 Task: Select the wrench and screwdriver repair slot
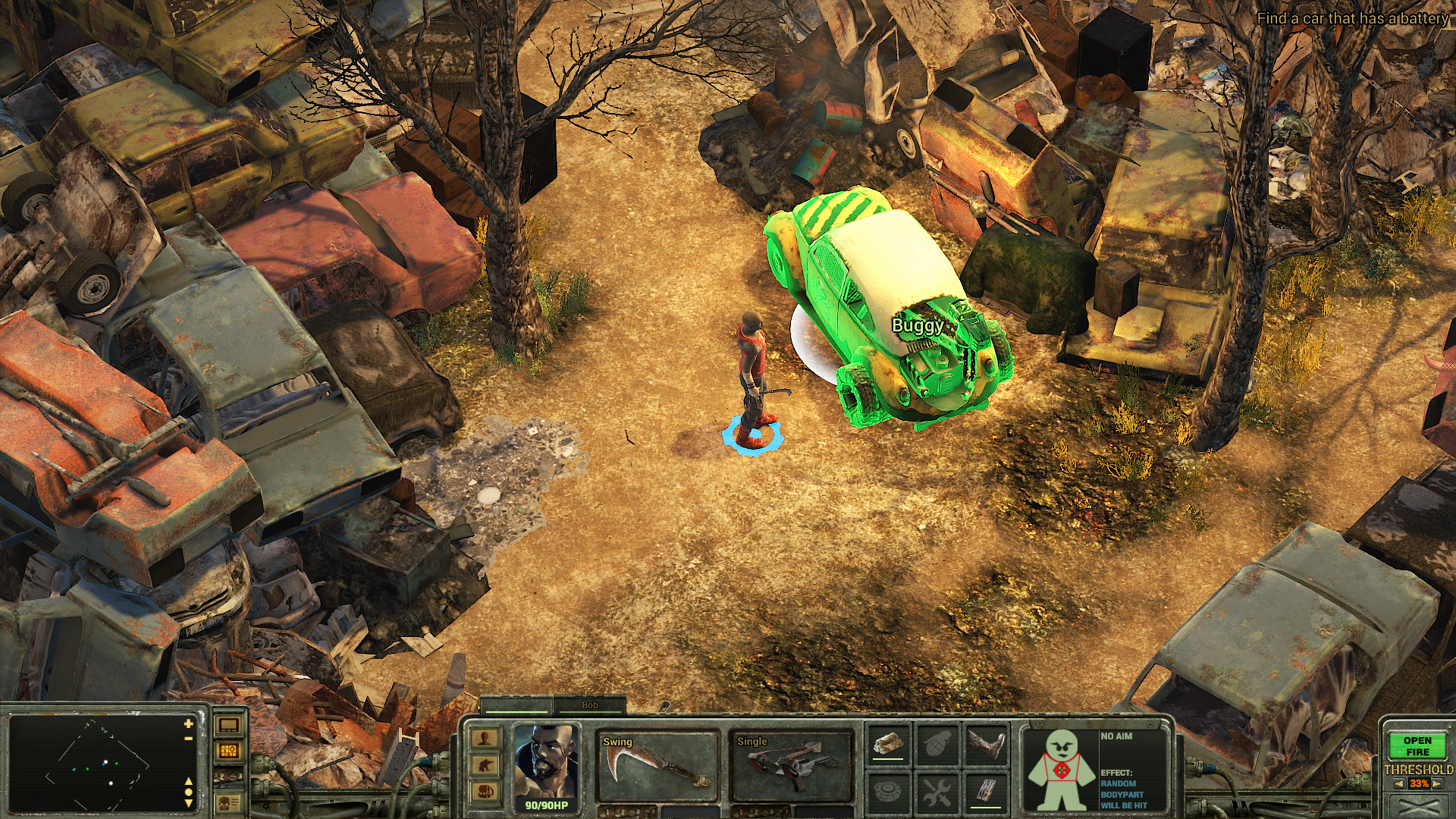(x=937, y=792)
